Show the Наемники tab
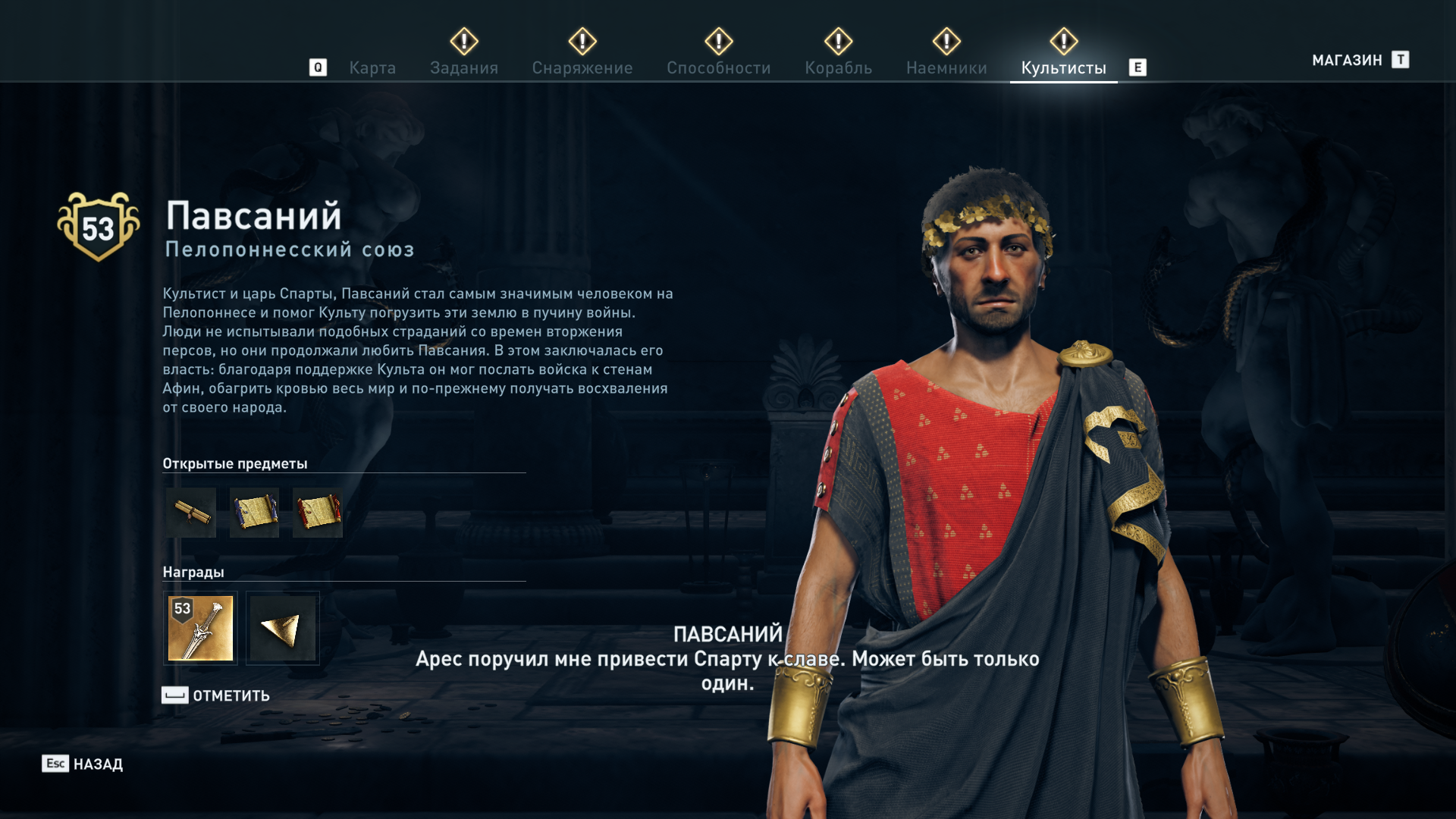Image resolution: width=1456 pixels, height=819 pixels. coord(946,68)
